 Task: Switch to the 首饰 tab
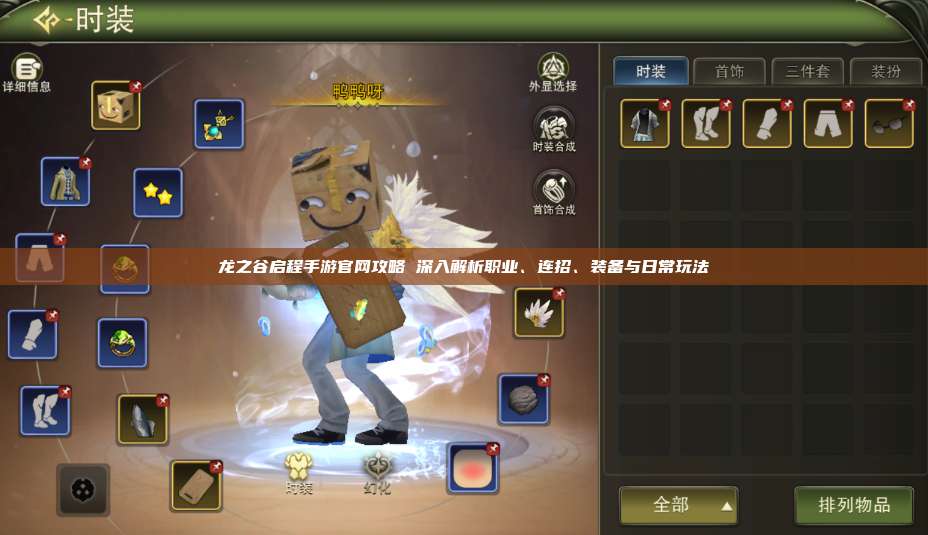tap(729, 71)
